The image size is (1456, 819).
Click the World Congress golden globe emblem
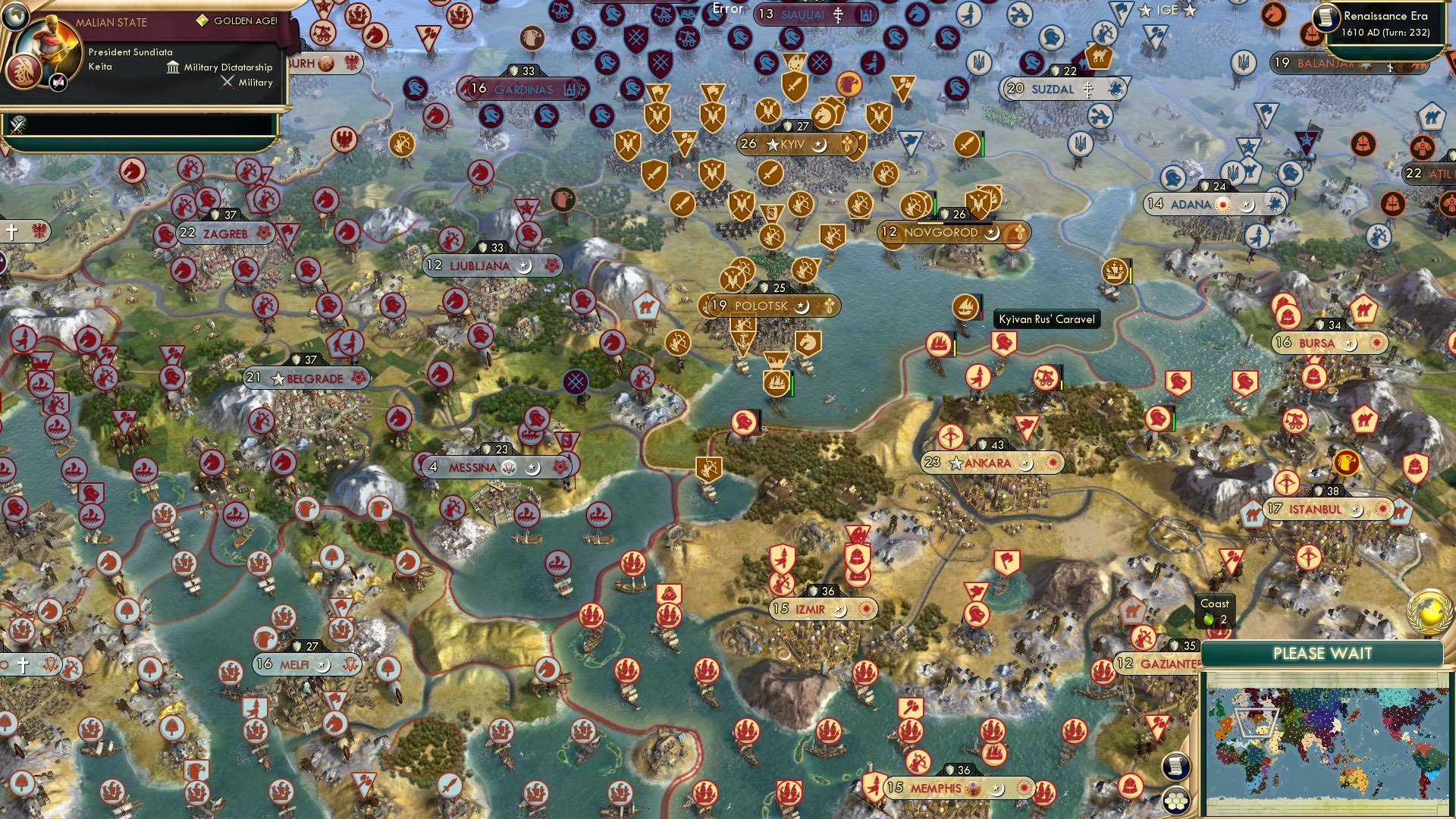1427,611
